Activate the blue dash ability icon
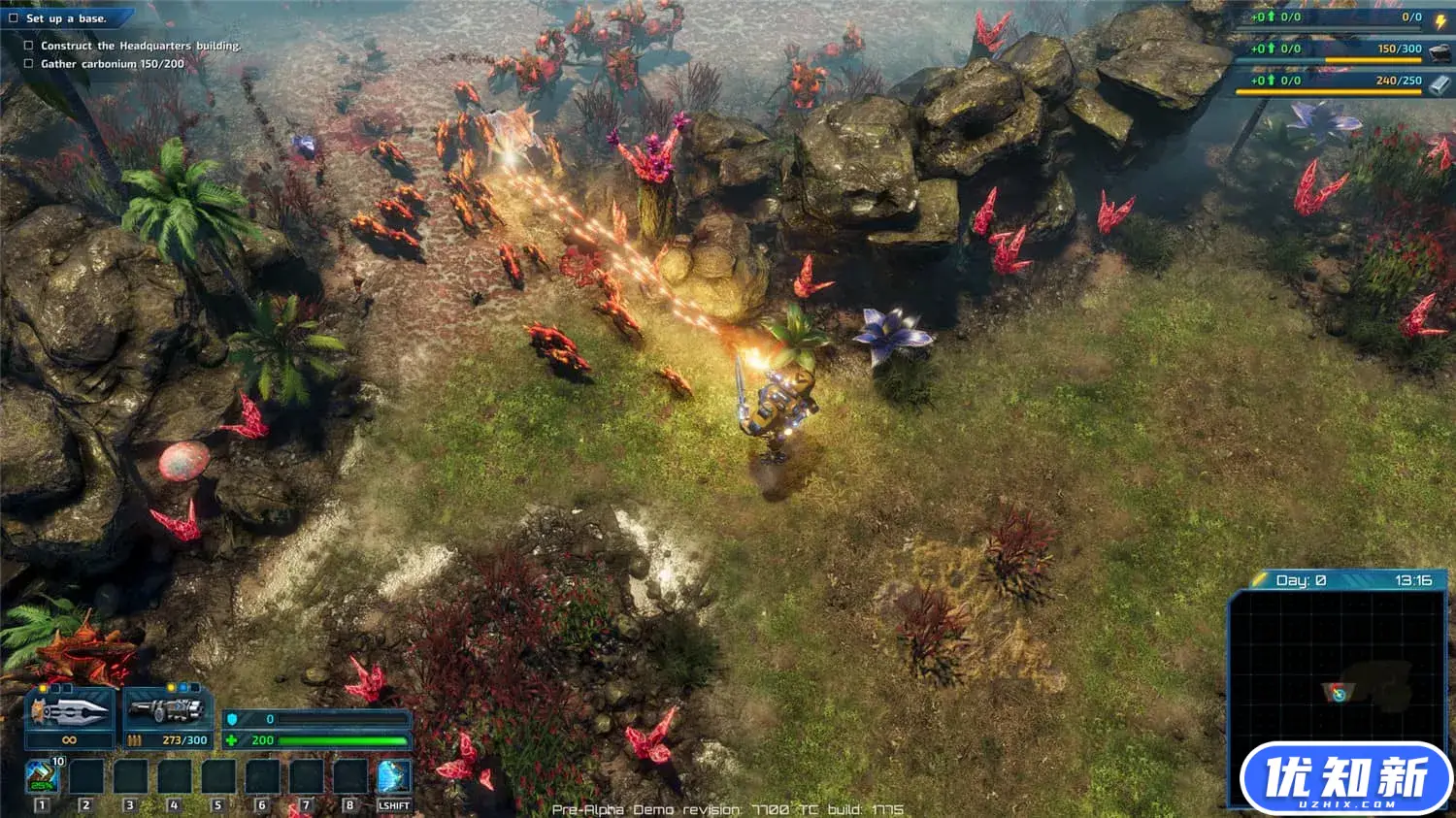This screenshot has width=1456, height=818. [393, 776]
